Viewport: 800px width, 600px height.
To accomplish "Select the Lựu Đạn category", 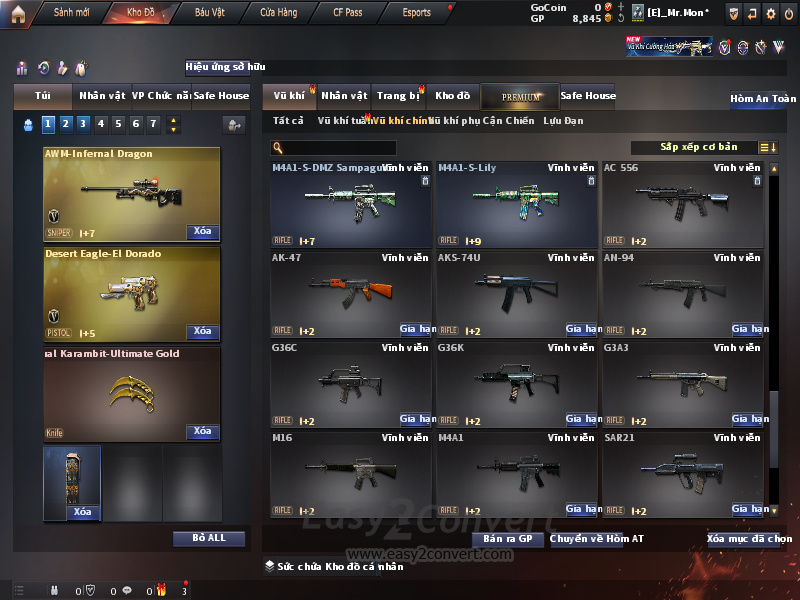I will point(563,121).
